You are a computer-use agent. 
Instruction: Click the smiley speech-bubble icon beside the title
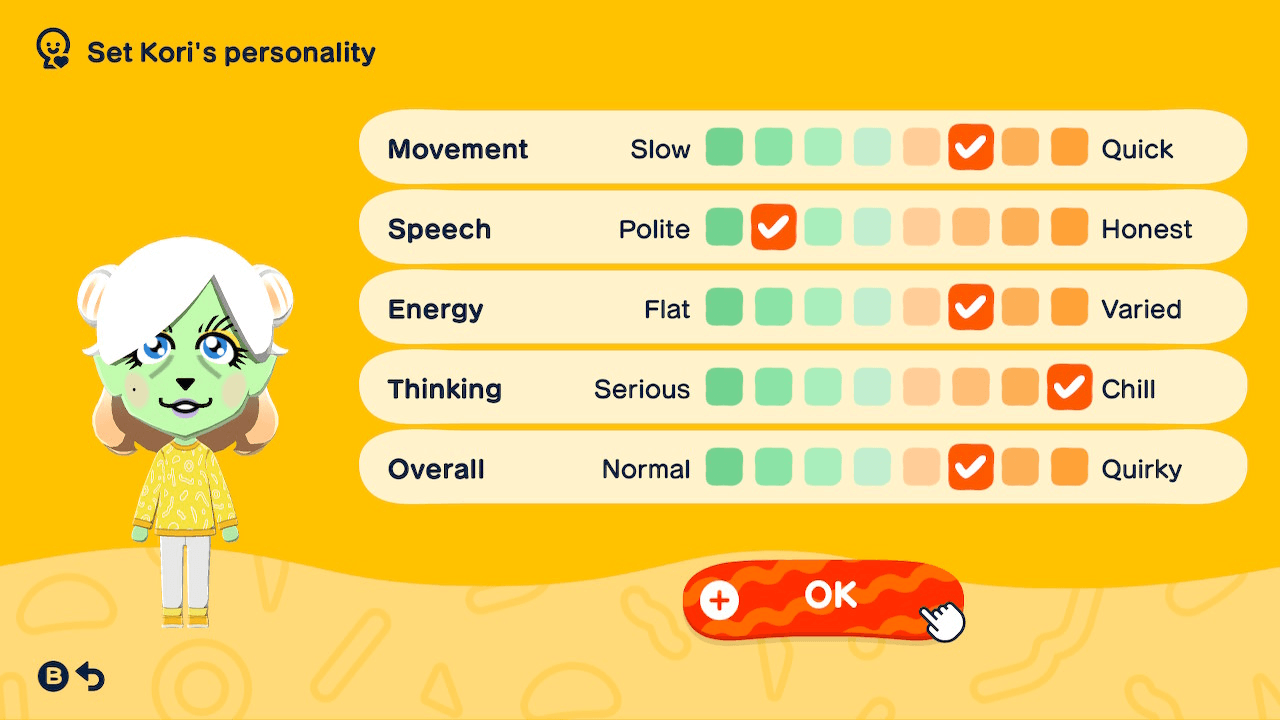[x=52, y=46]
